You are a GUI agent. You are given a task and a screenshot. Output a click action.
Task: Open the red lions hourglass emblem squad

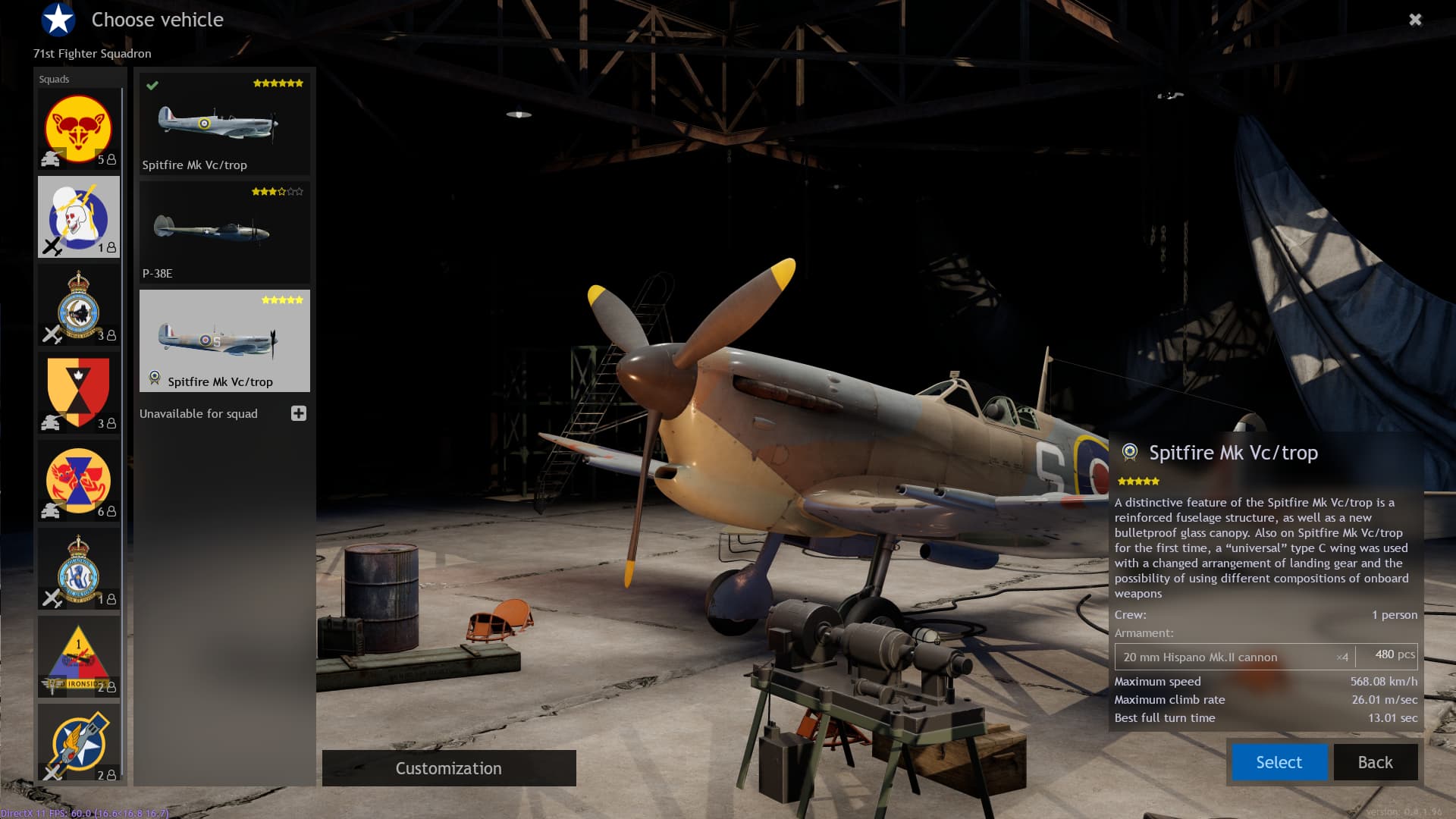coord(79,481)
